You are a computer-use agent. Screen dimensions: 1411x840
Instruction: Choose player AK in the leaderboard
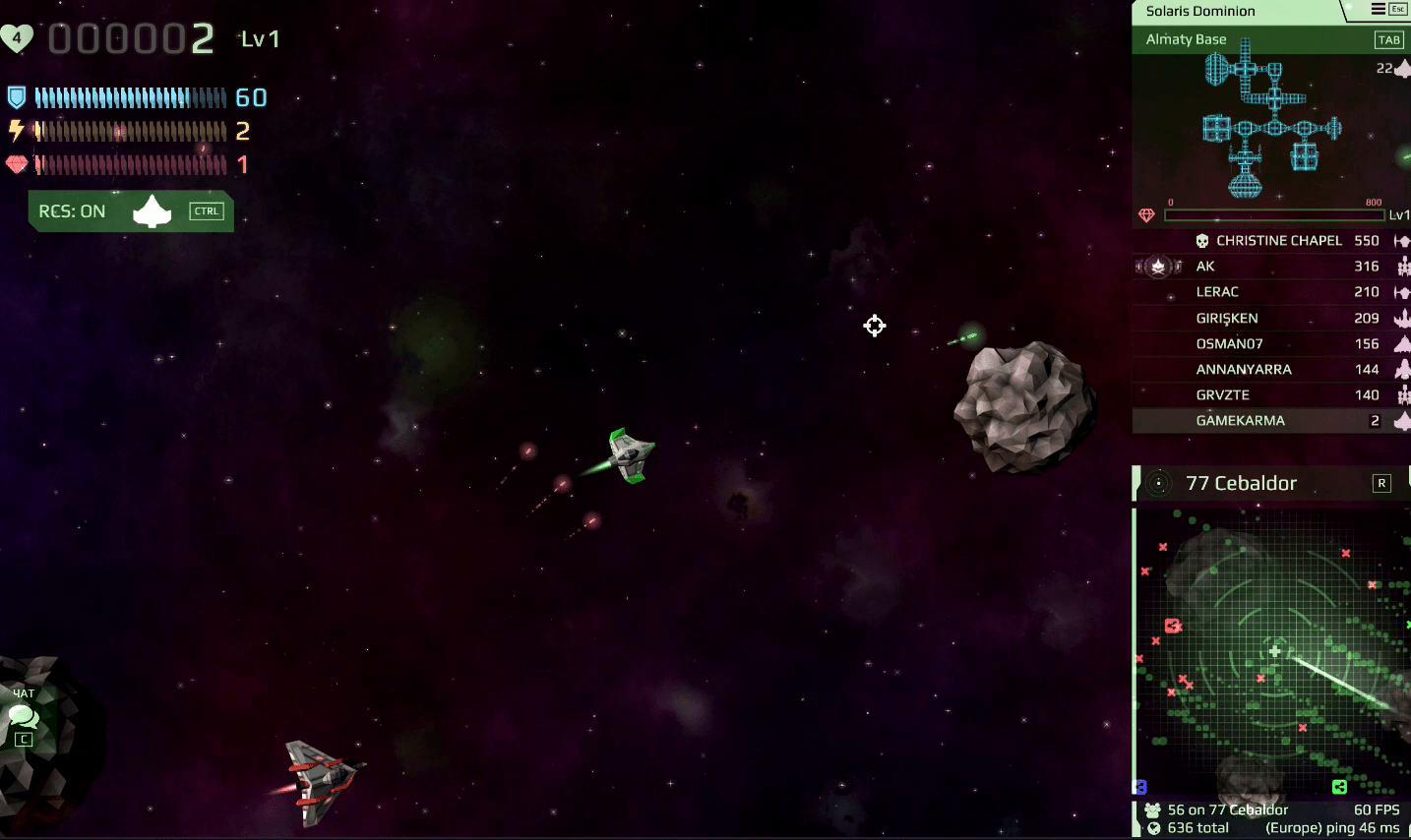coord(1205,267)
